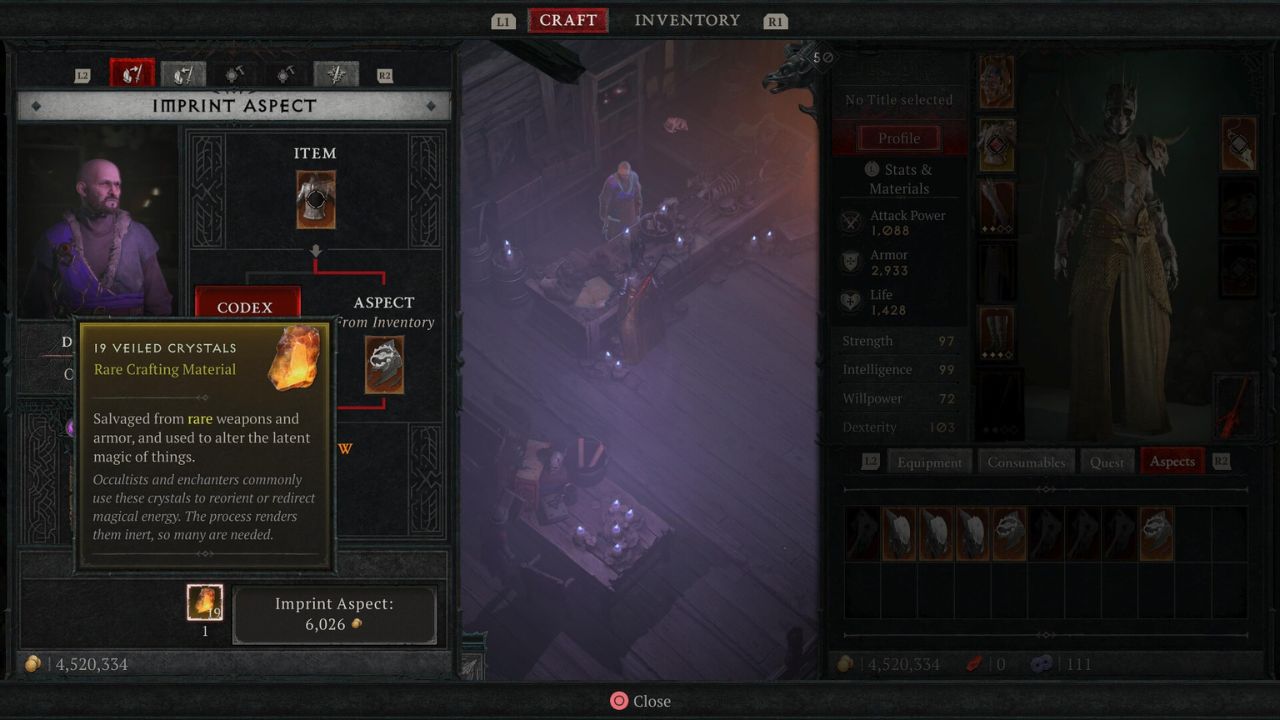
Task: Click the Veiled Crystals material icon
Action: 205,602
